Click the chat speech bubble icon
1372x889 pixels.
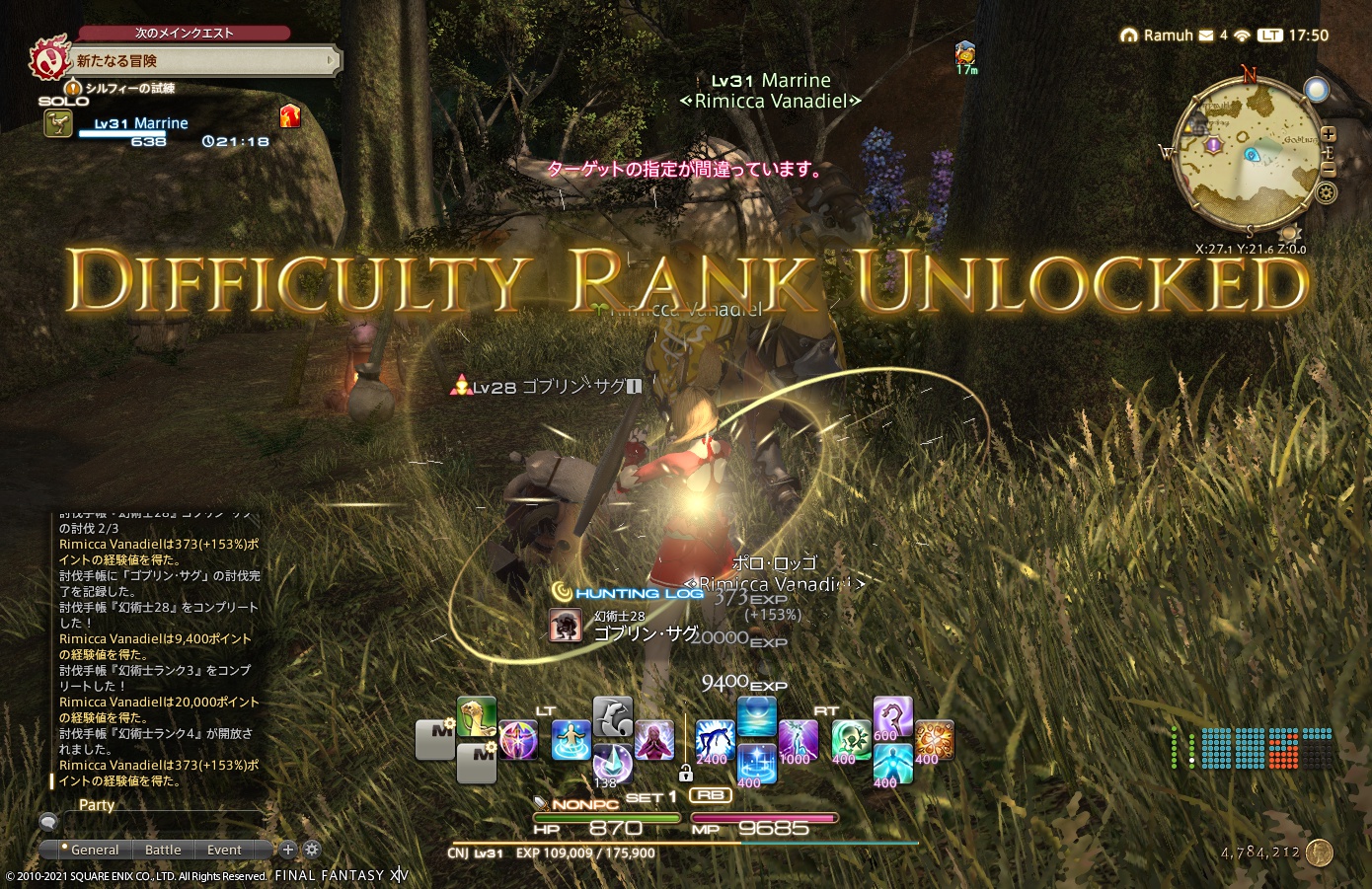47,821
